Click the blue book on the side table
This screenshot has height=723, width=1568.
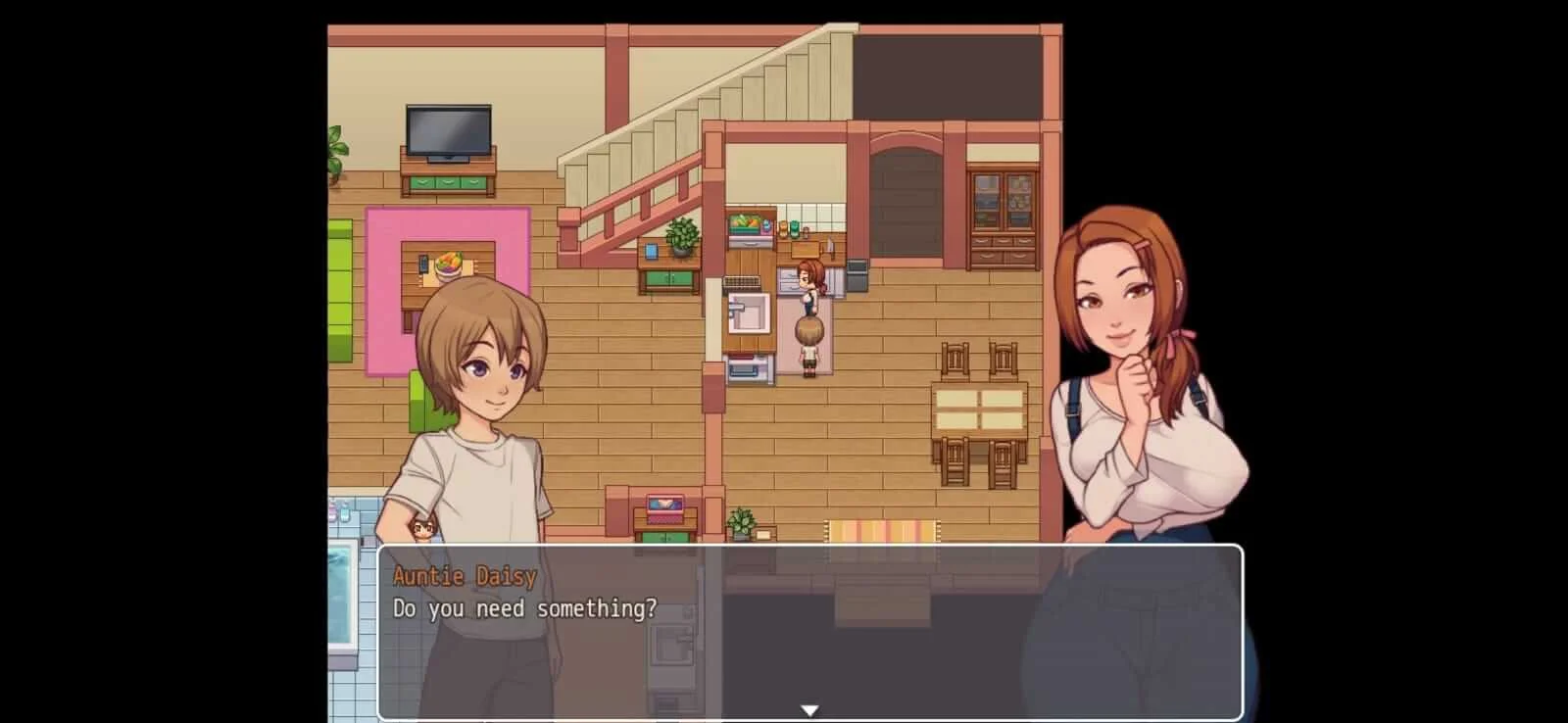coord(651,253)
